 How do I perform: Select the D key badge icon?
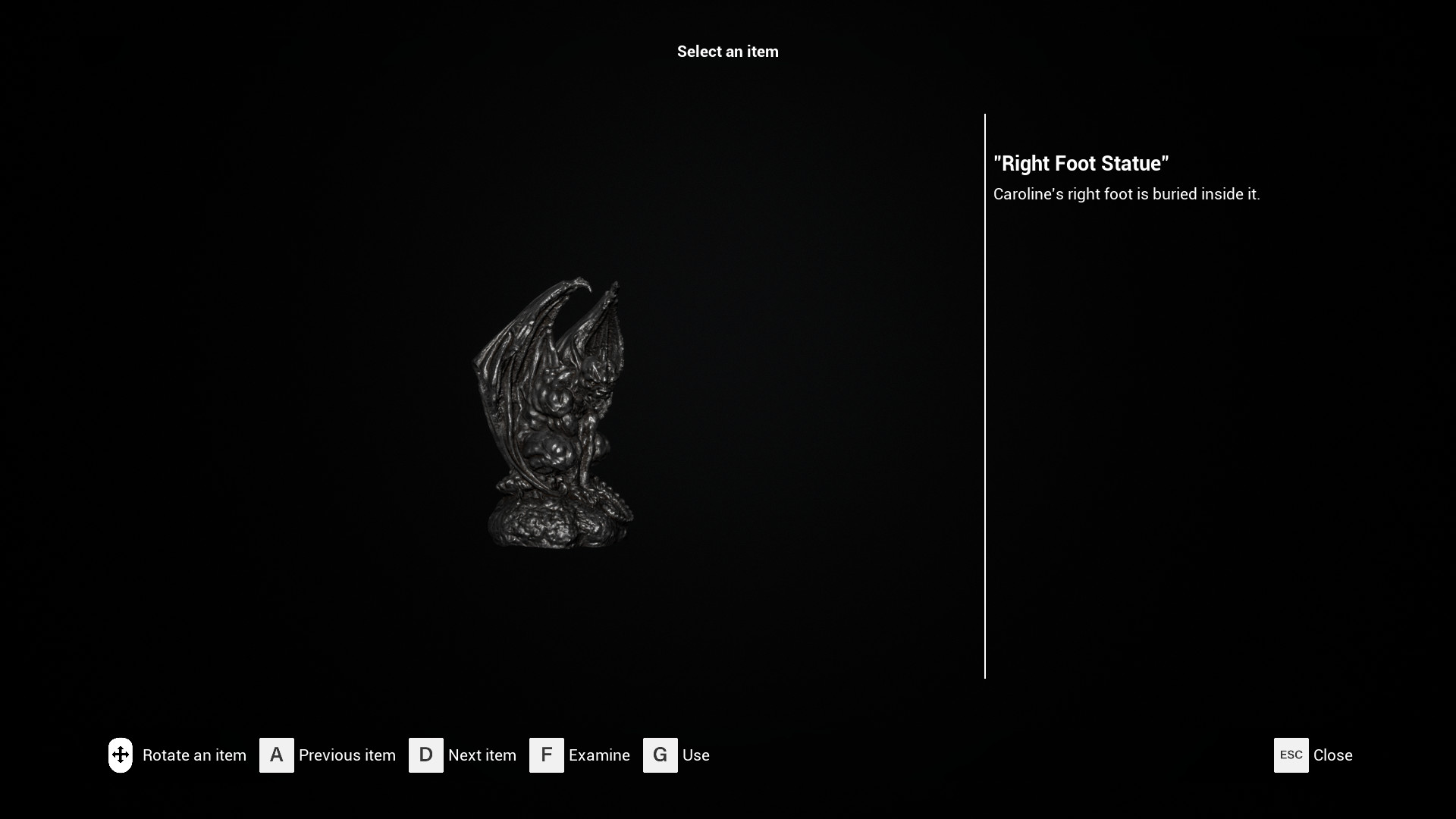(426, 755)
